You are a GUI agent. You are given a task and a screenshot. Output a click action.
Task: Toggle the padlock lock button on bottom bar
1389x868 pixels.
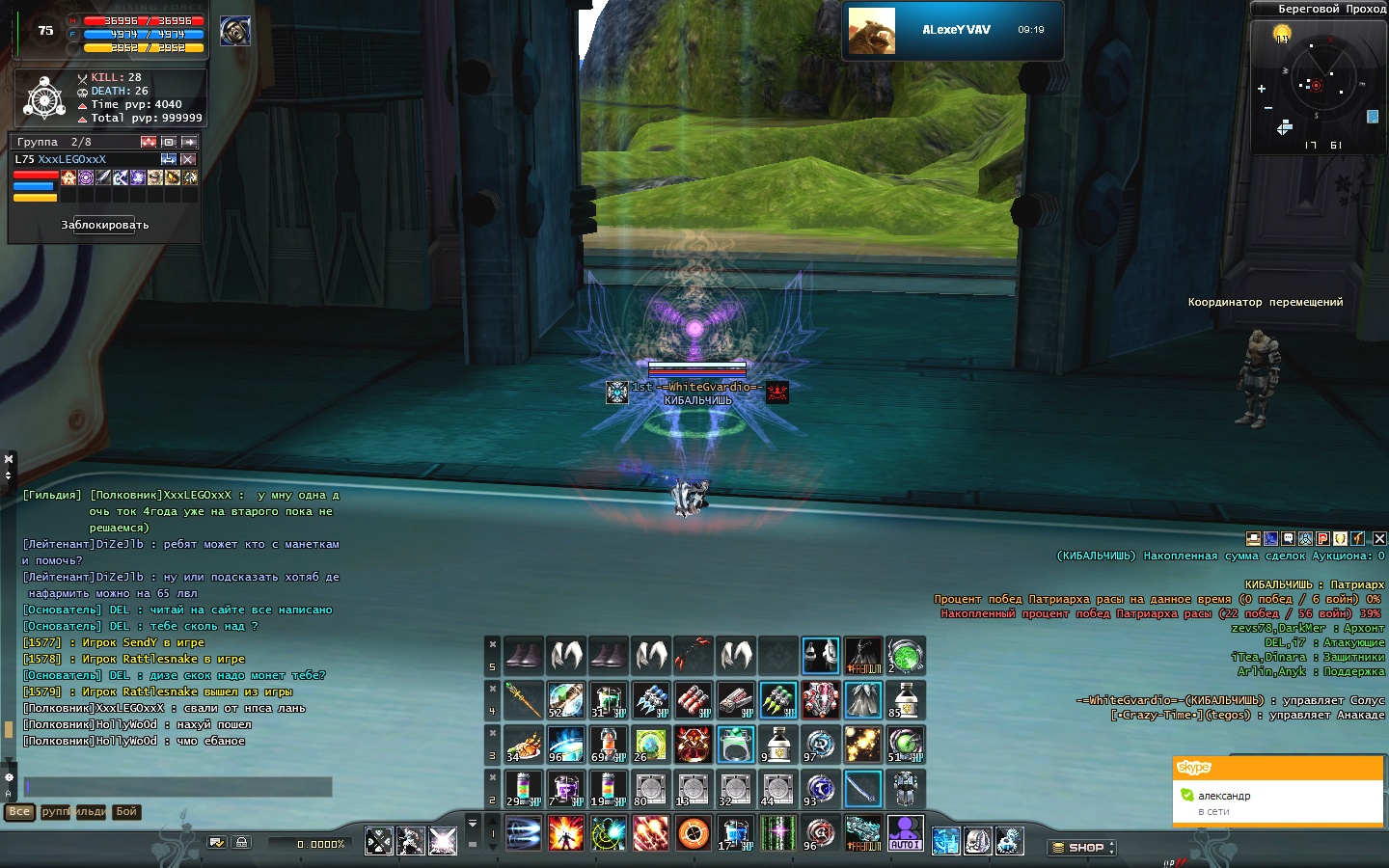coord(241,843)
